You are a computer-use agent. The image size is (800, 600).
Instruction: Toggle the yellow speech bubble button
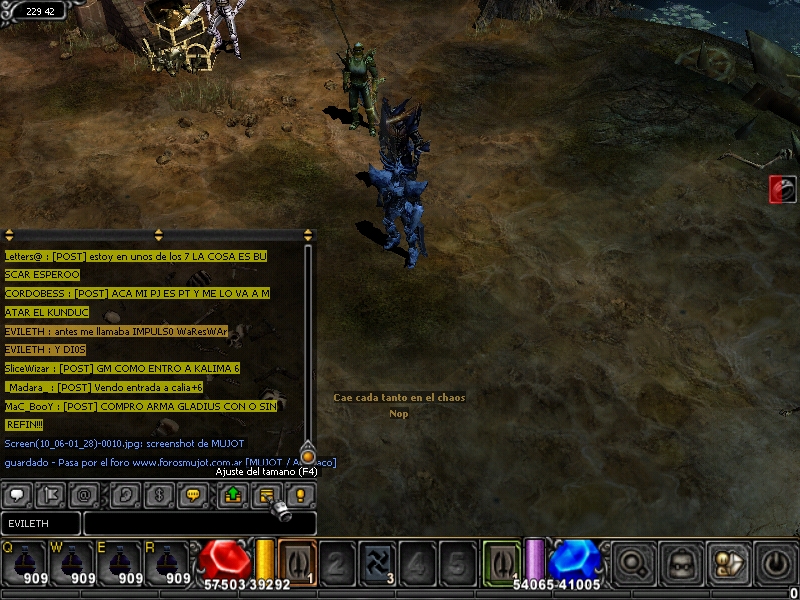point(194,495)
